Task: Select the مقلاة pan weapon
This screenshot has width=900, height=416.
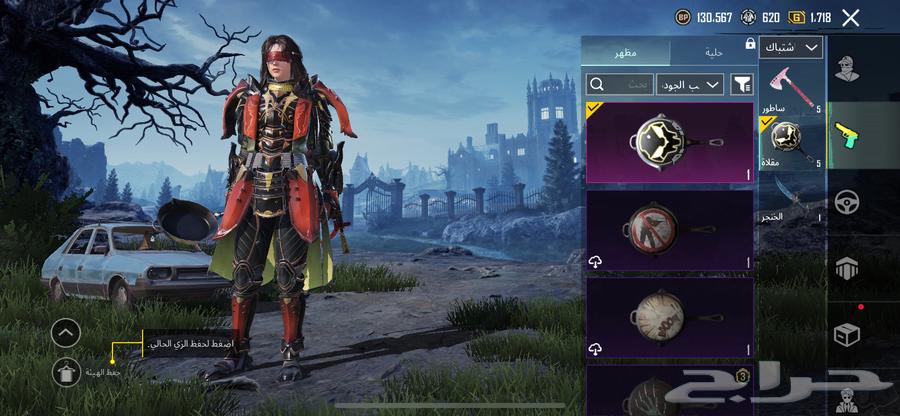Action: coord(791,142)
